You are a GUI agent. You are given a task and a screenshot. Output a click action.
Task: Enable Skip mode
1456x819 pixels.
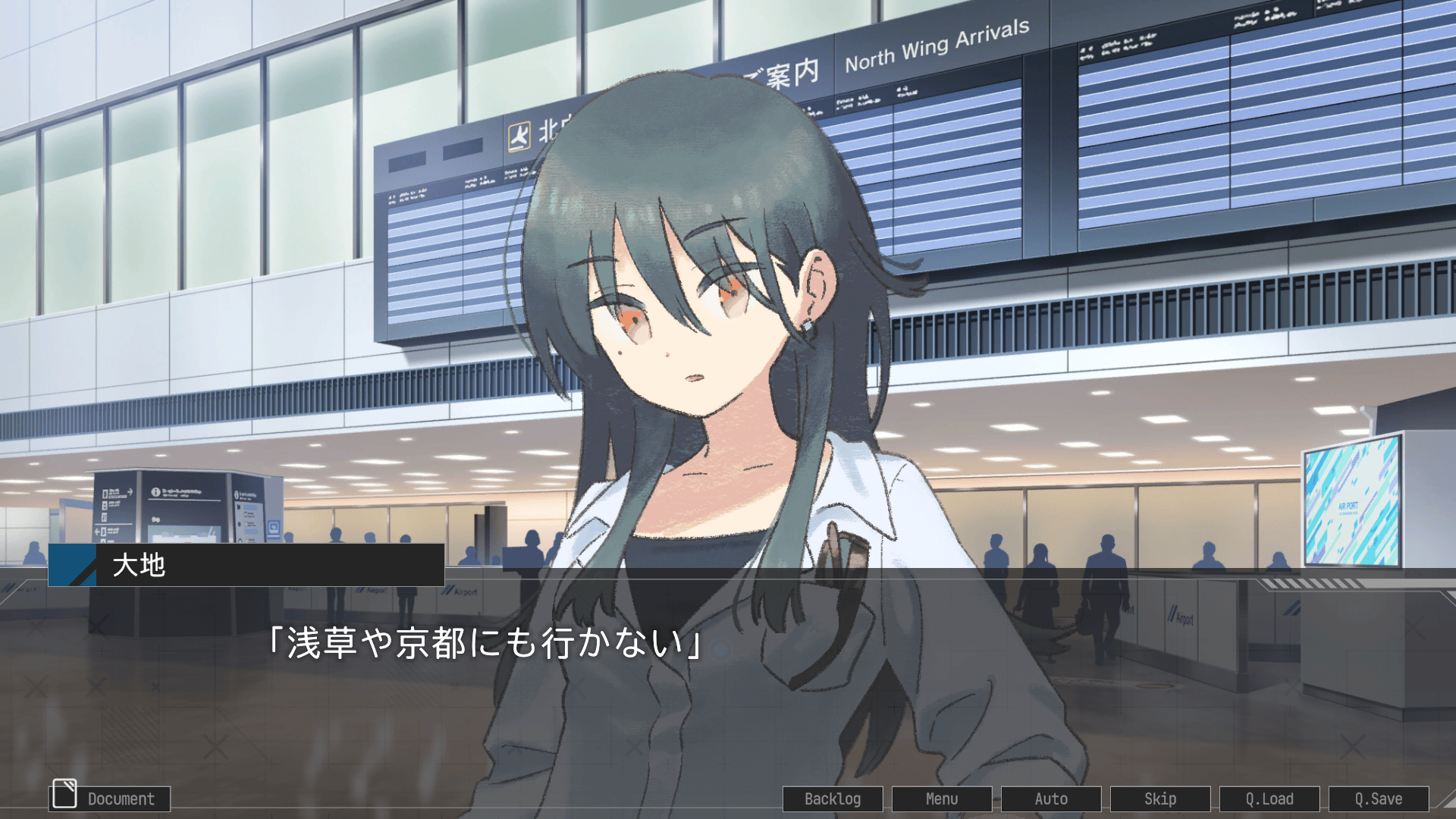(x=1161, y=798)
